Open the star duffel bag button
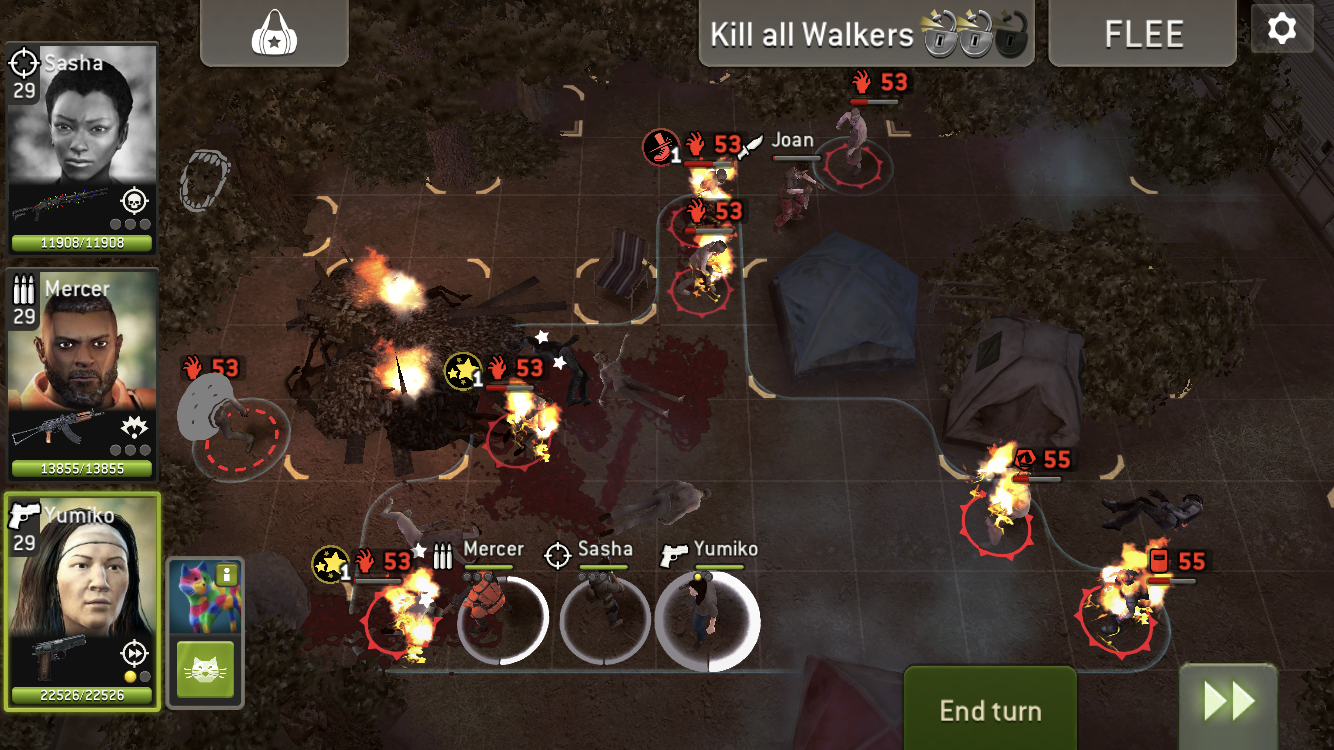This screenshot has width=1334, height=750. [274, 33]
